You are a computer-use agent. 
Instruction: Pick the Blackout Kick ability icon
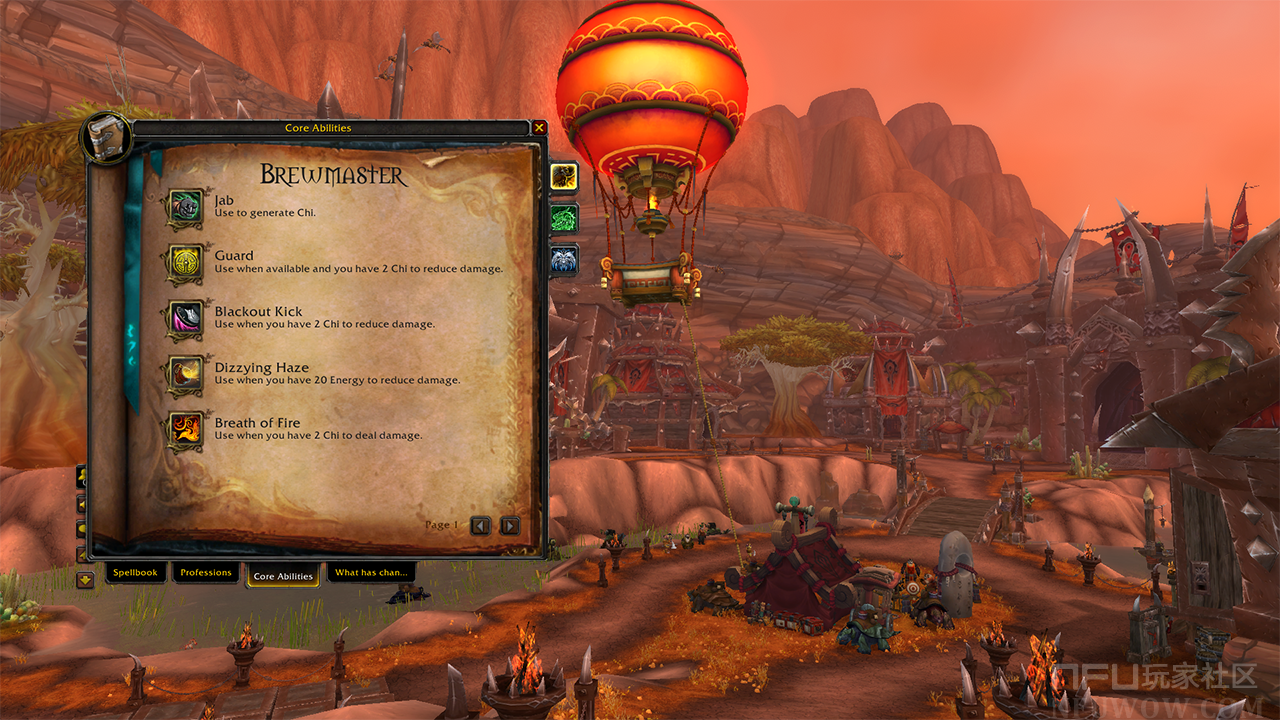click(x=185, y=318)
